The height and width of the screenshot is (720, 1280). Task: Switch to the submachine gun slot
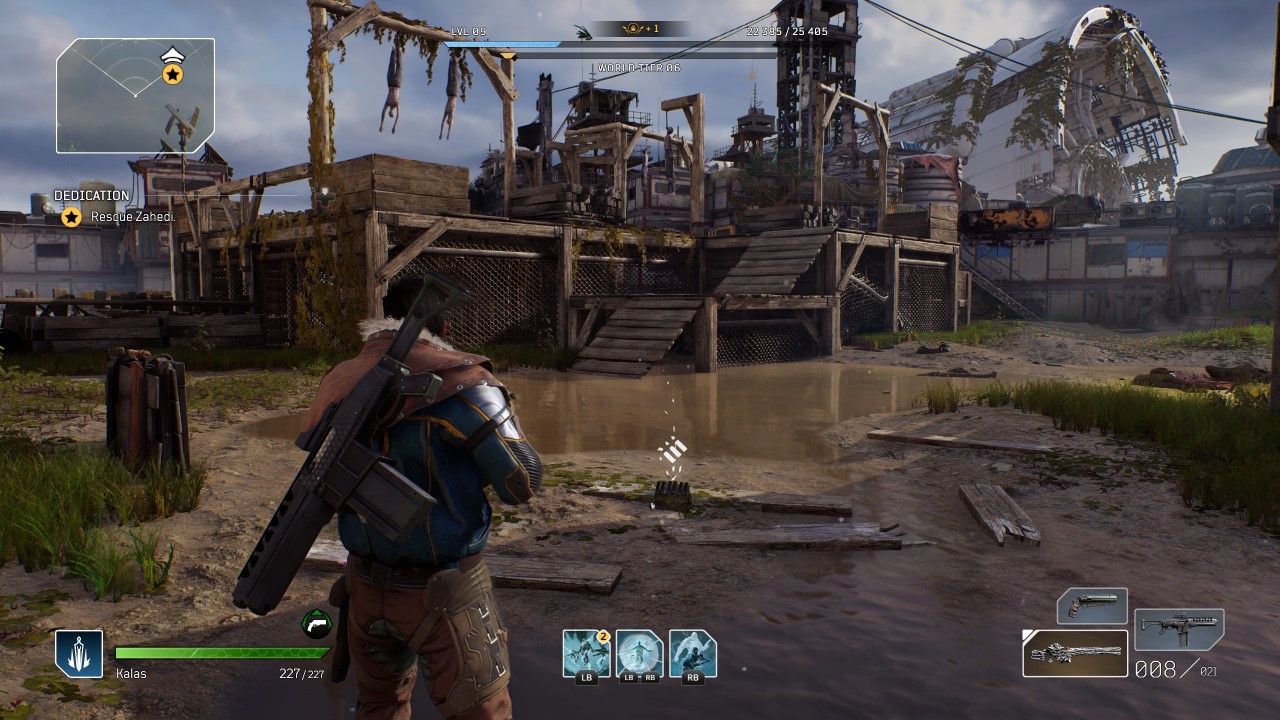click(1179, 629)
